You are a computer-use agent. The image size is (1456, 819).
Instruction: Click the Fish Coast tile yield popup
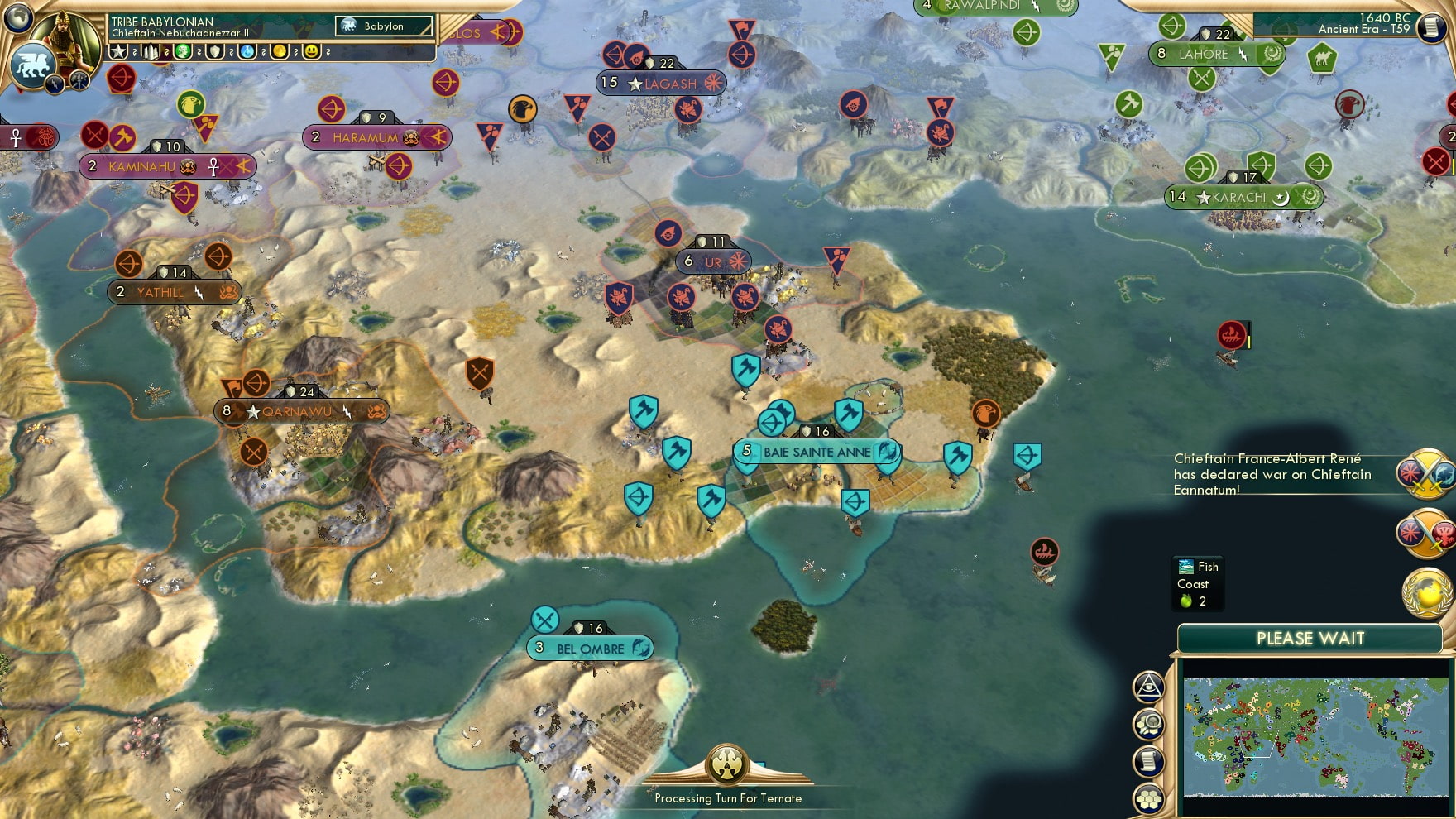1196,583
